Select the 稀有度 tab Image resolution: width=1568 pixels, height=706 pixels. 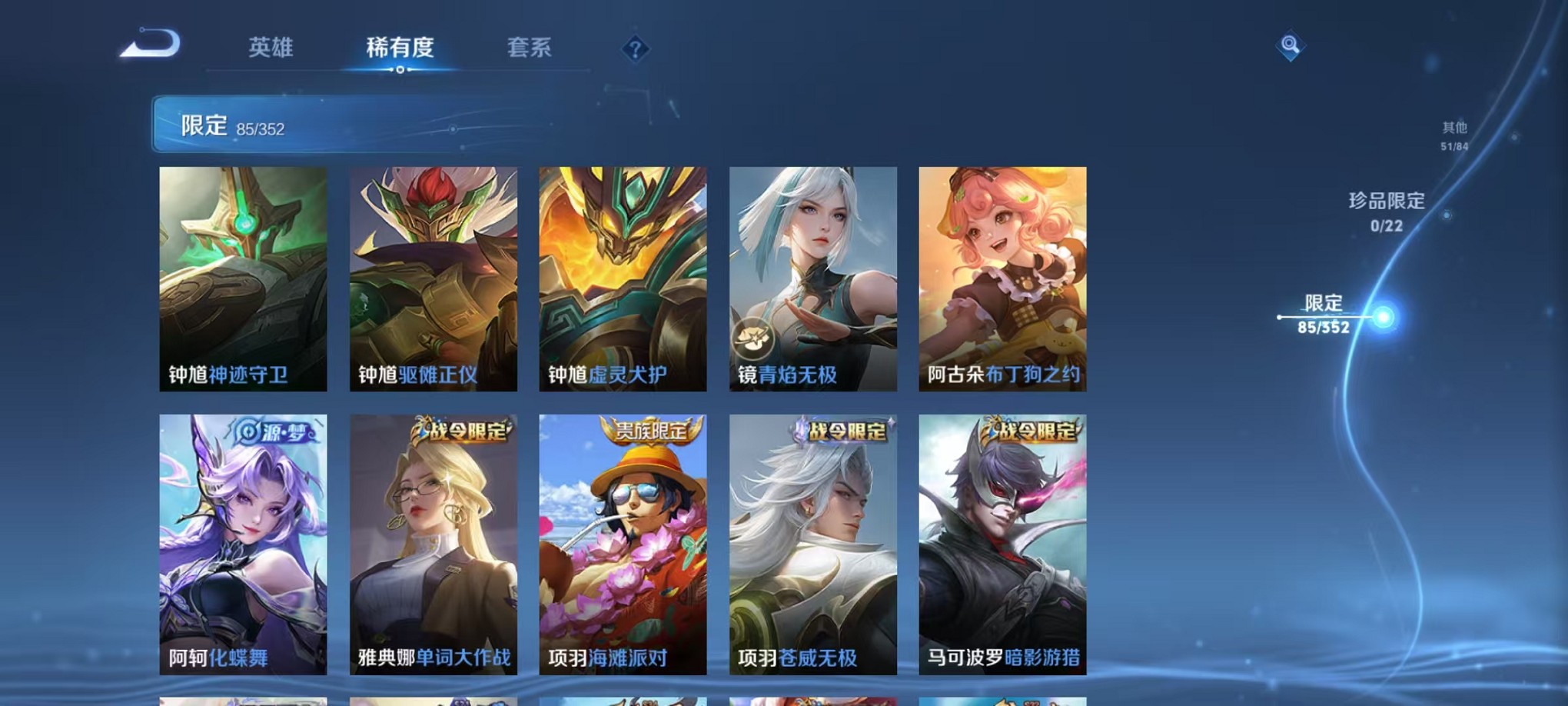(400, 48)
